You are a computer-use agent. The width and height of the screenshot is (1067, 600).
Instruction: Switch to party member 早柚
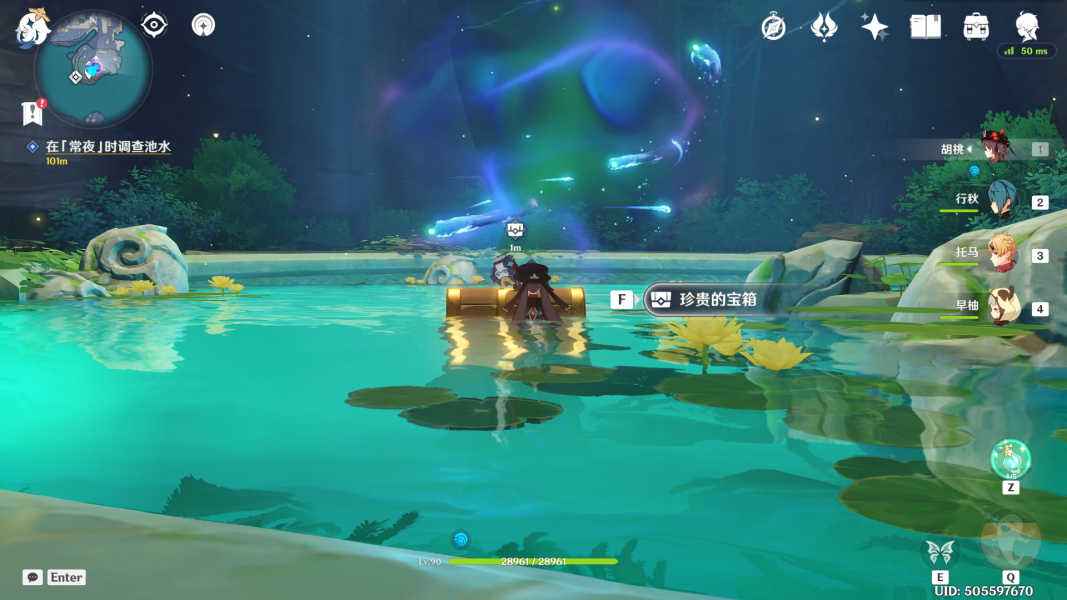(x=1001, y=307)
